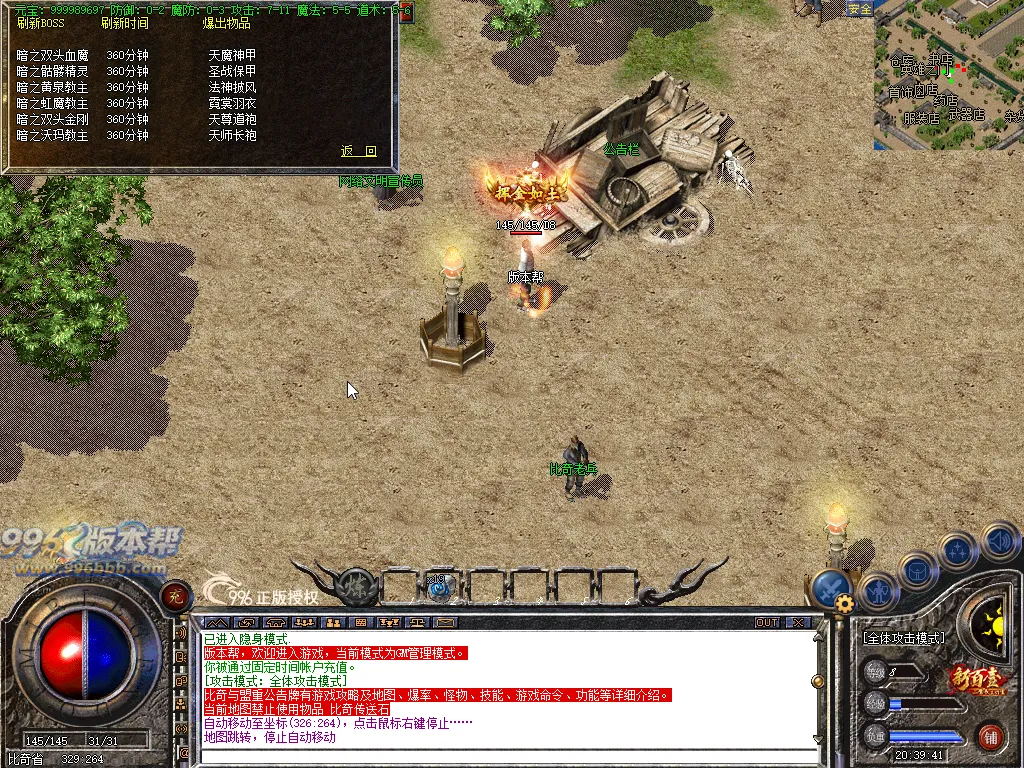This screenshot has height=768, width=1024.
Task: Open the red 充 recharge button
Action: tap(174, 596)
